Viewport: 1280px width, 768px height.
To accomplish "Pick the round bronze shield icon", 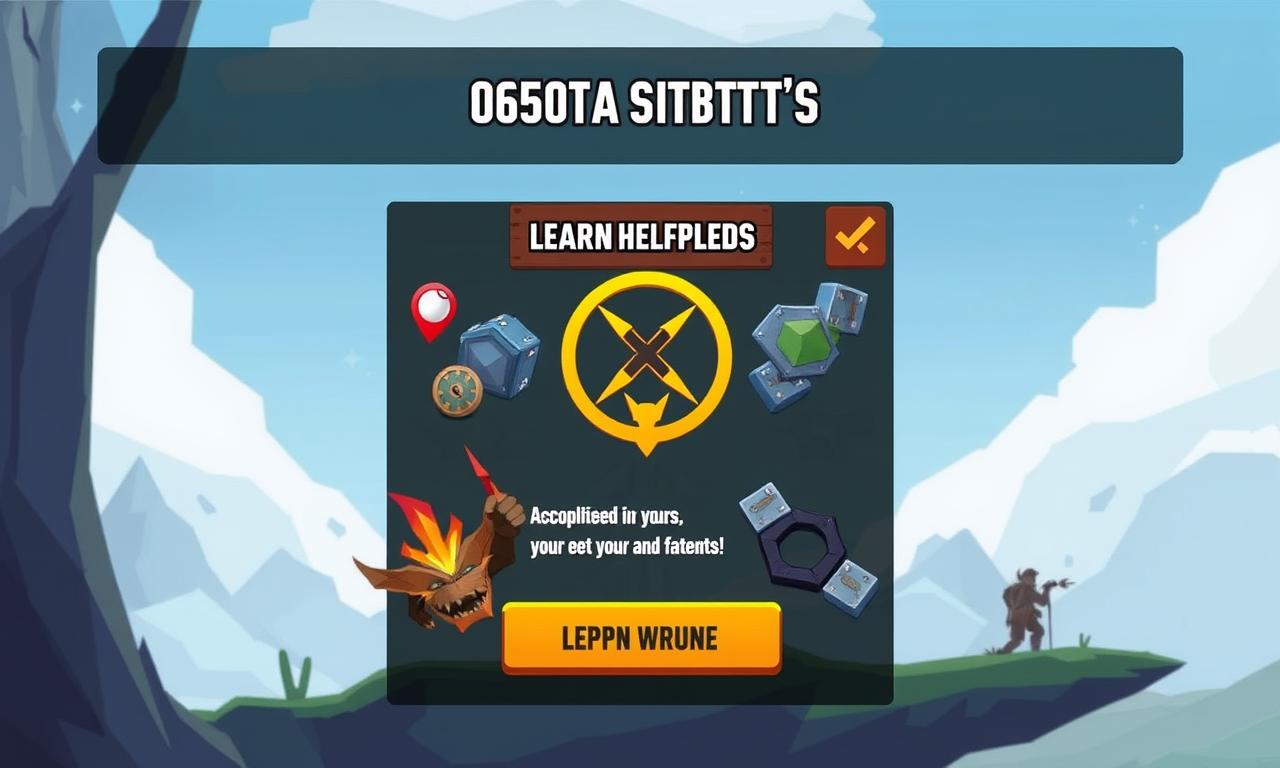I will click(457, 390).
